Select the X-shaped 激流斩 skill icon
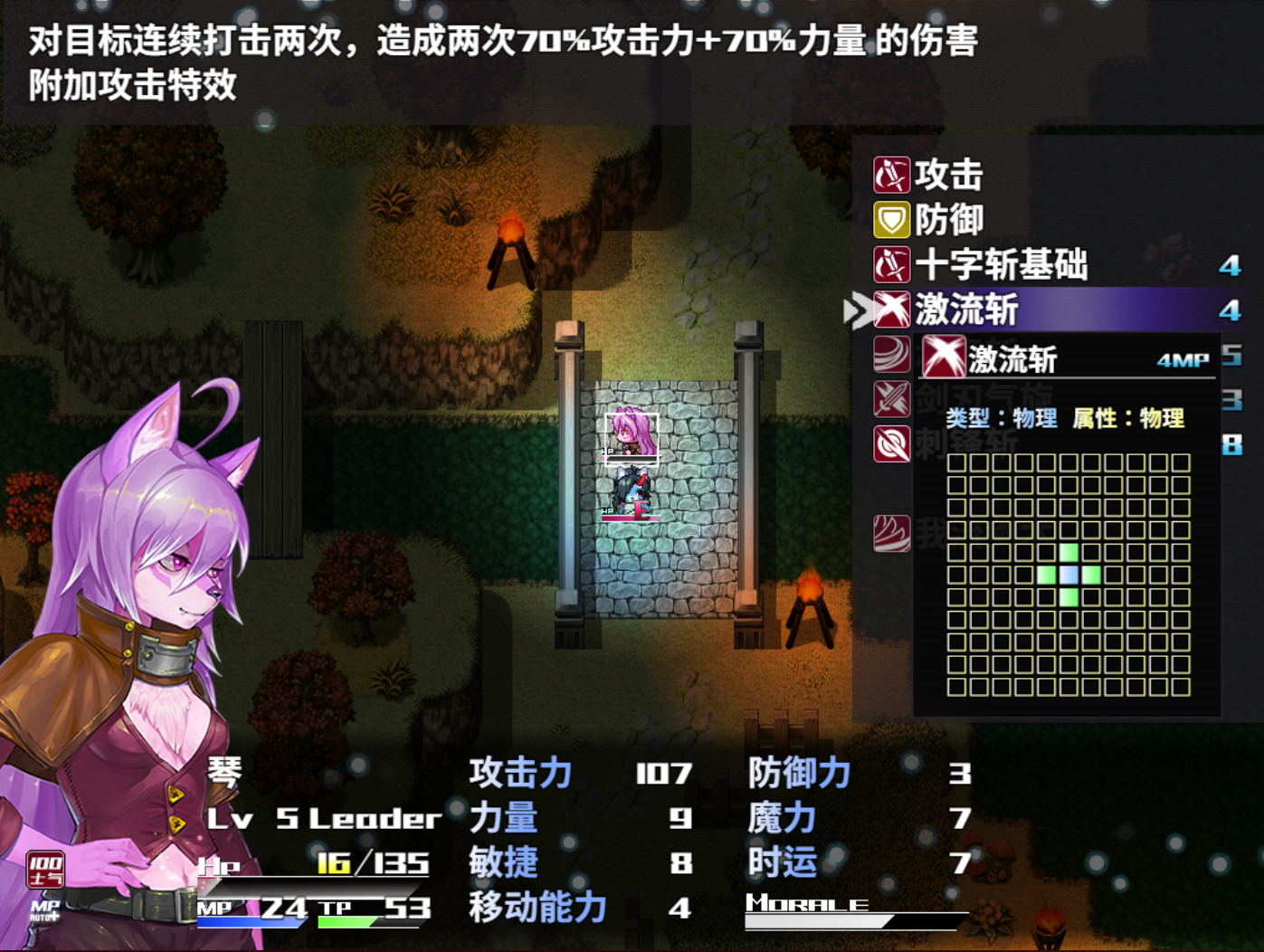The height and width of the screenshot is (952, 1264). tap(891, 309)
